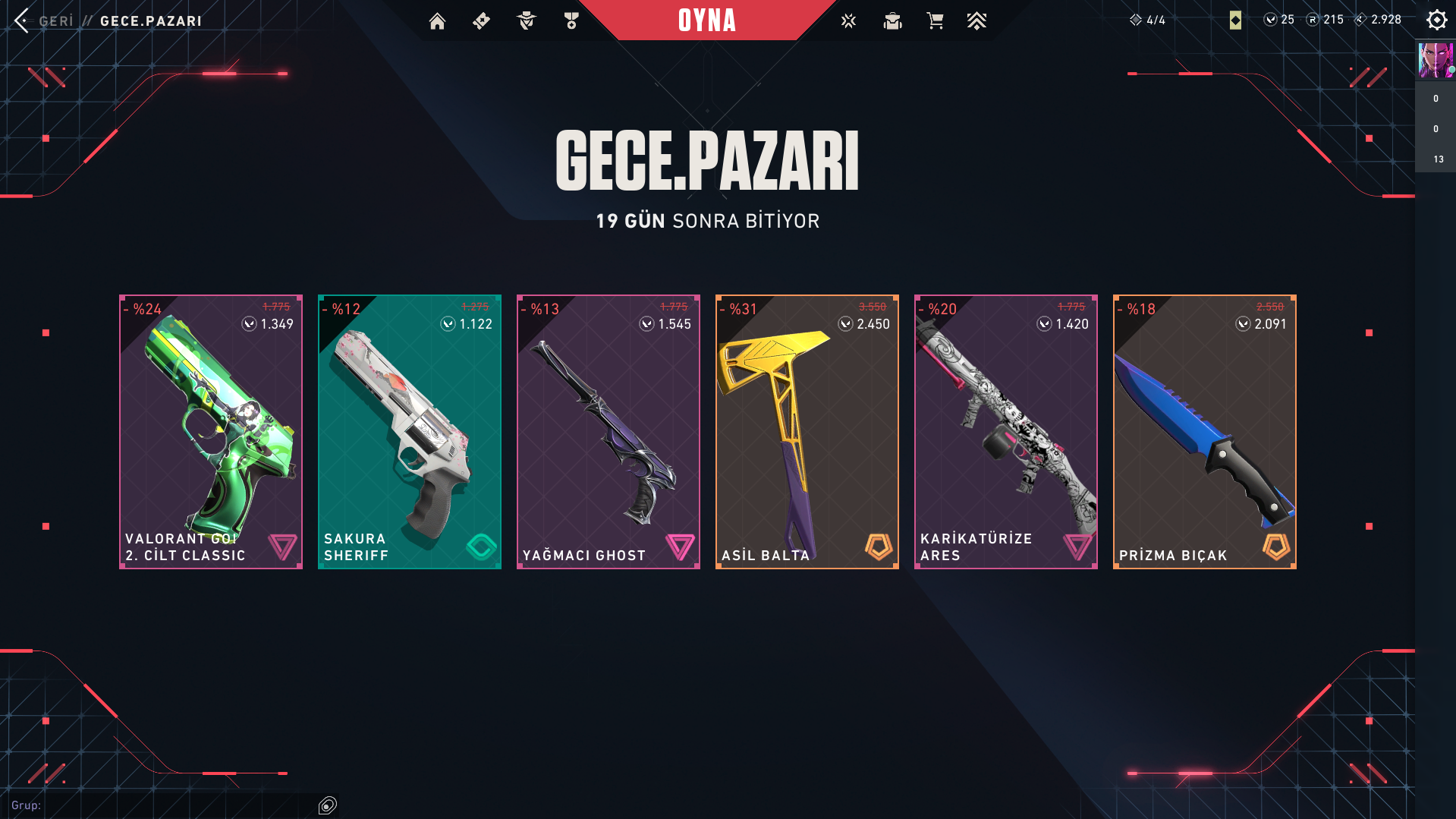Click the red OYNA play tab
Viewport: 1456px width, 819px height.
pos(706,20)
